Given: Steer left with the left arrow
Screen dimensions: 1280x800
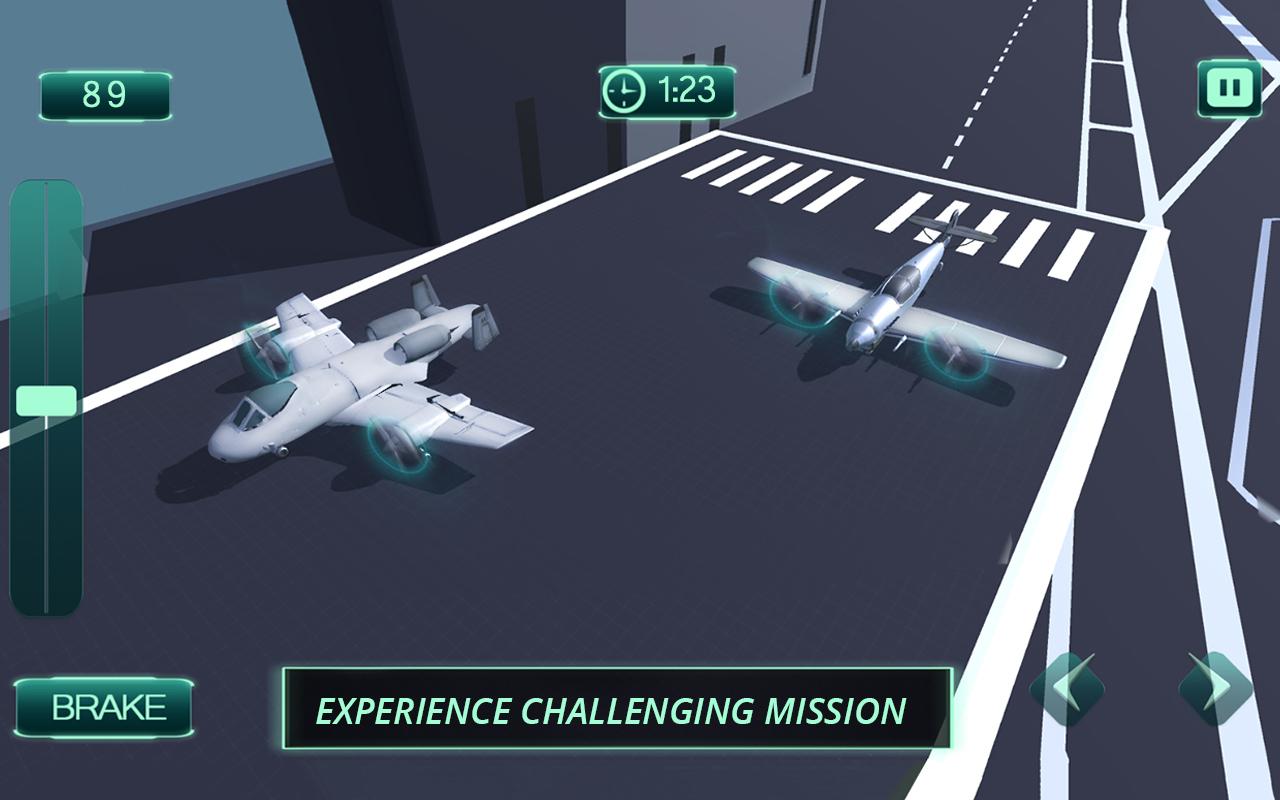Looking at the screenshot, I should (1067, 689).
